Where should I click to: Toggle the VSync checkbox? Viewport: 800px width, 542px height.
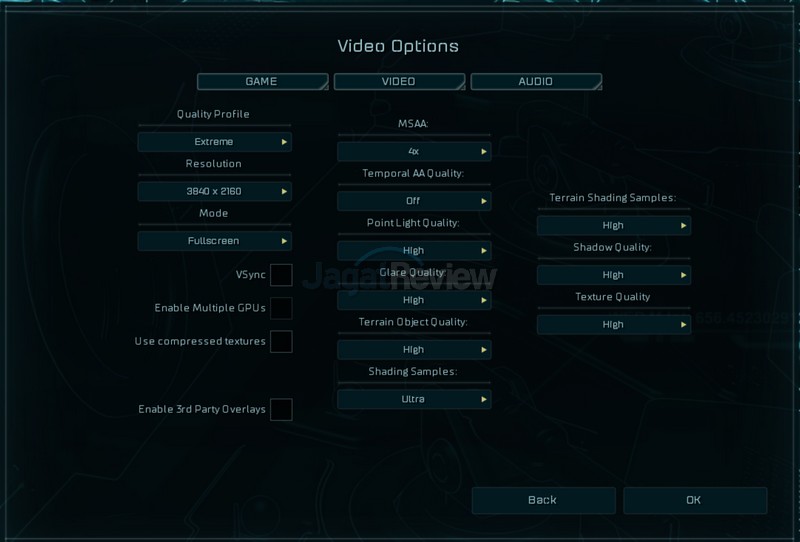tap(281, 274)
